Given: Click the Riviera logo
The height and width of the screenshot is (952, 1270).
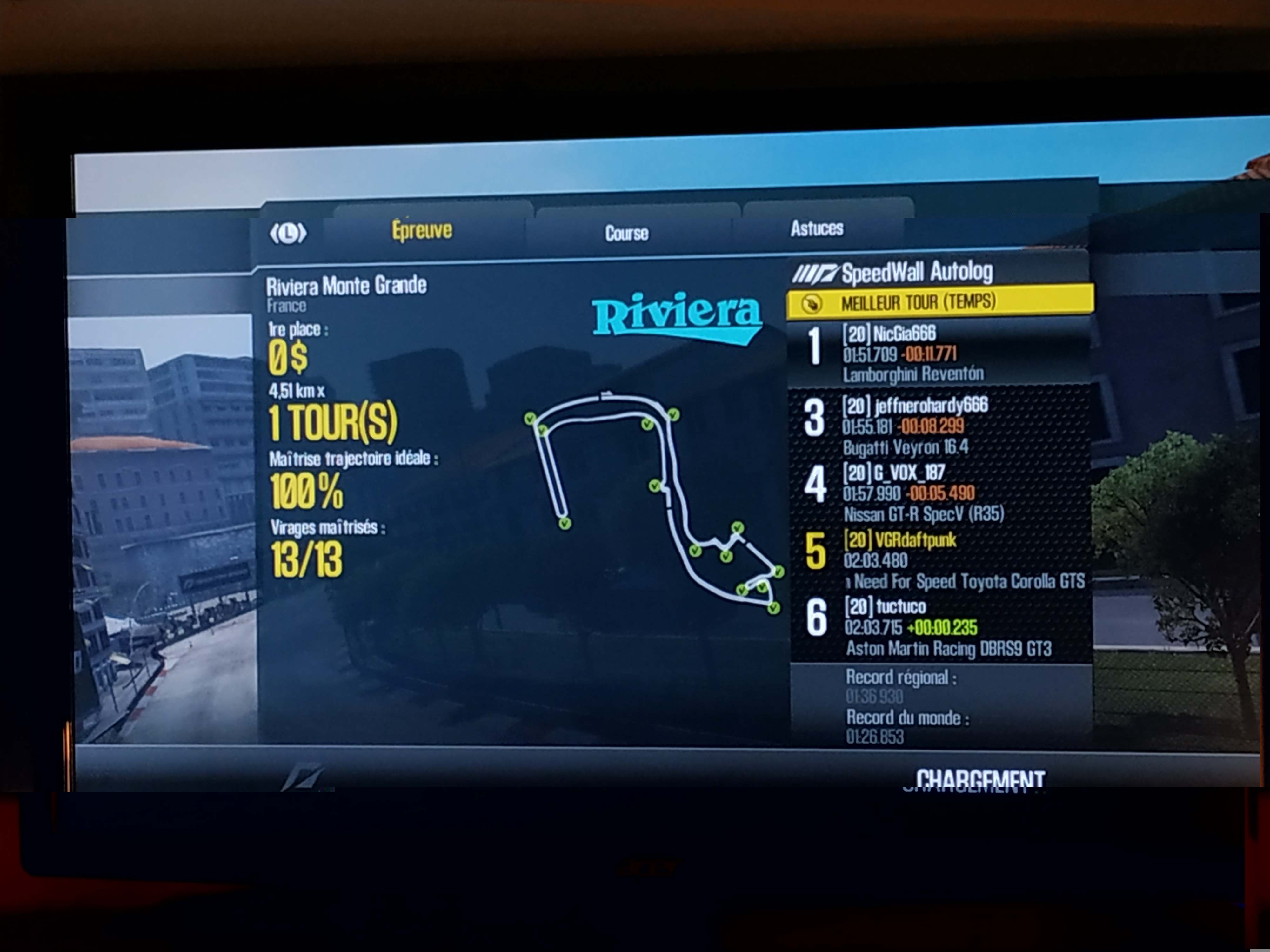Looking at the screenshot, I should pyautogui.click(x=678, y=316).
